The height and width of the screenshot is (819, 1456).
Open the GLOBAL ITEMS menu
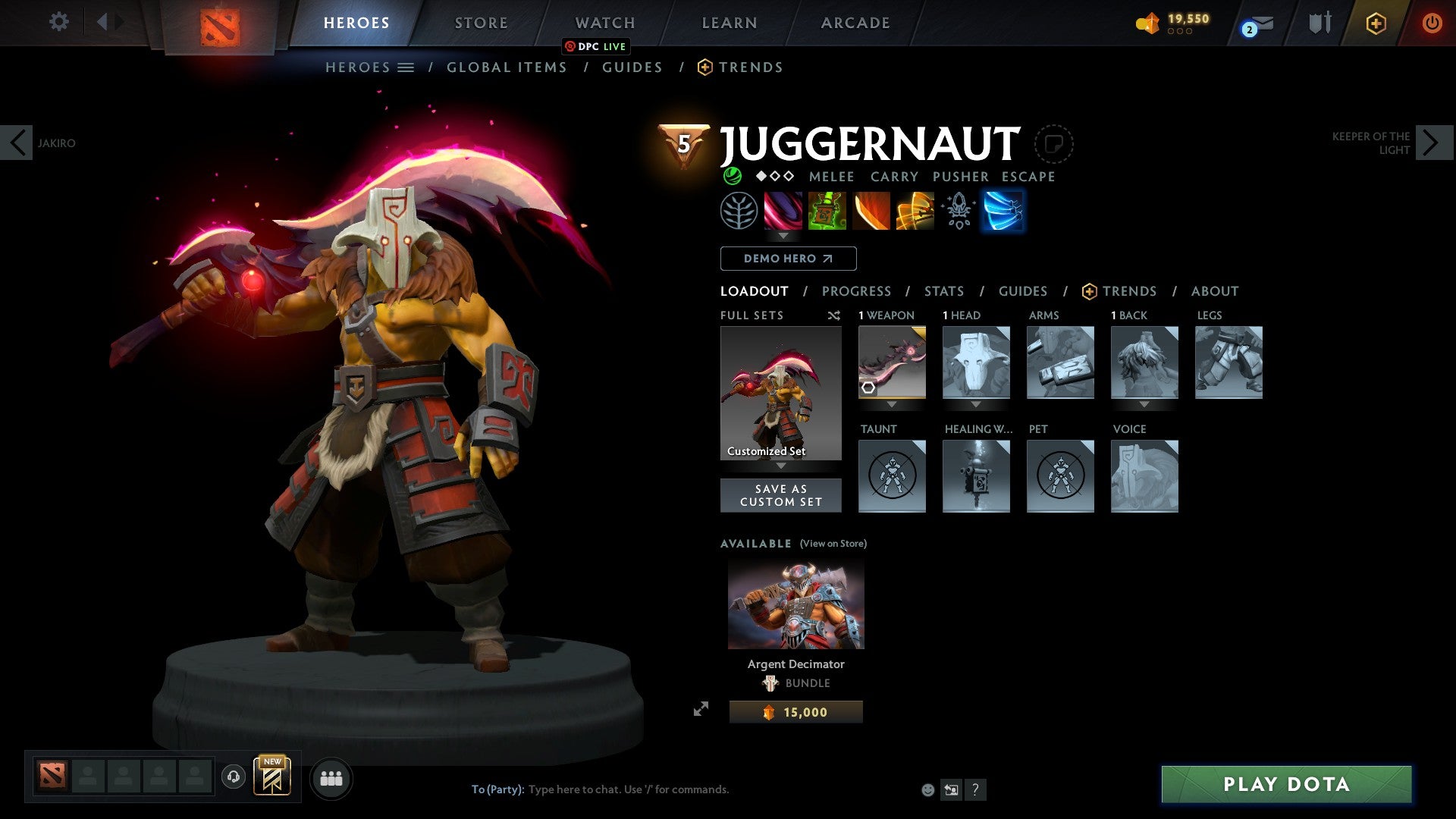coord(507,67)
